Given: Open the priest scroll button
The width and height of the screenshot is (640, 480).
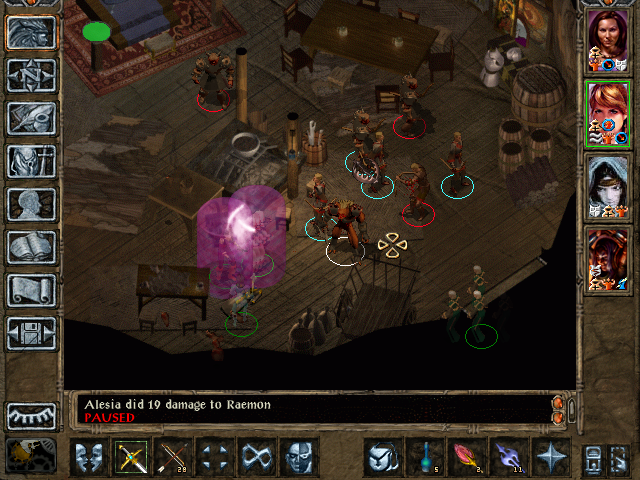Looking at the screenshot, I should point(32,289).
